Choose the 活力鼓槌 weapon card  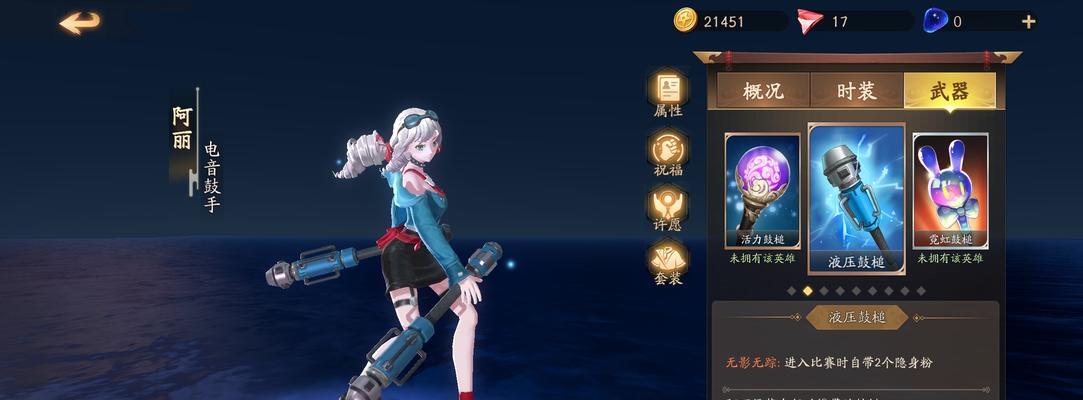click(x=762, y=192)
